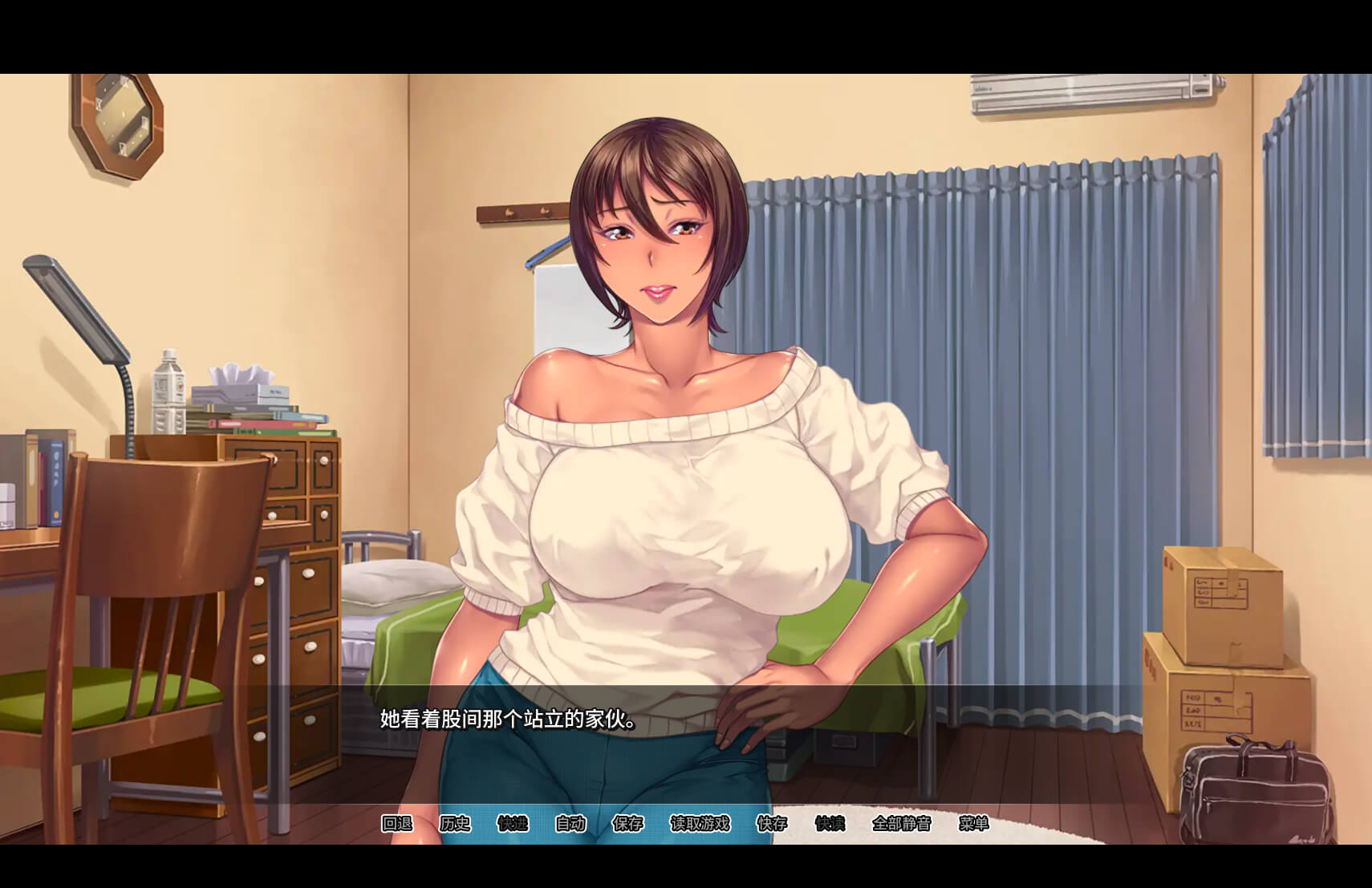Screen dimensions: 1372x888
Task: Open the 历史 history log
Action: pos(455,823)
